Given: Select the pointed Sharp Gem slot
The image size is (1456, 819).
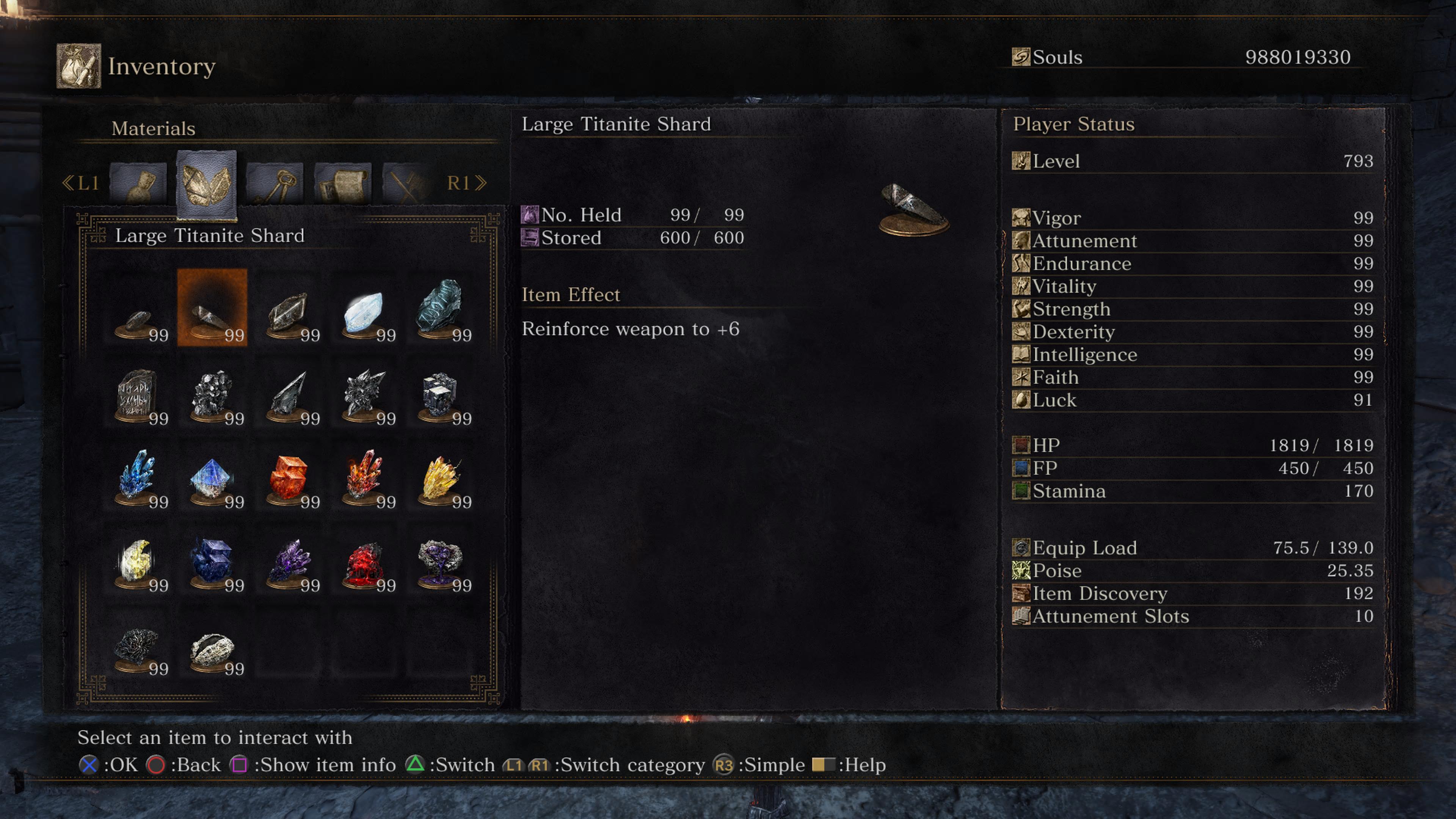Looking at the screenshot, I should [x=288, y=395].
